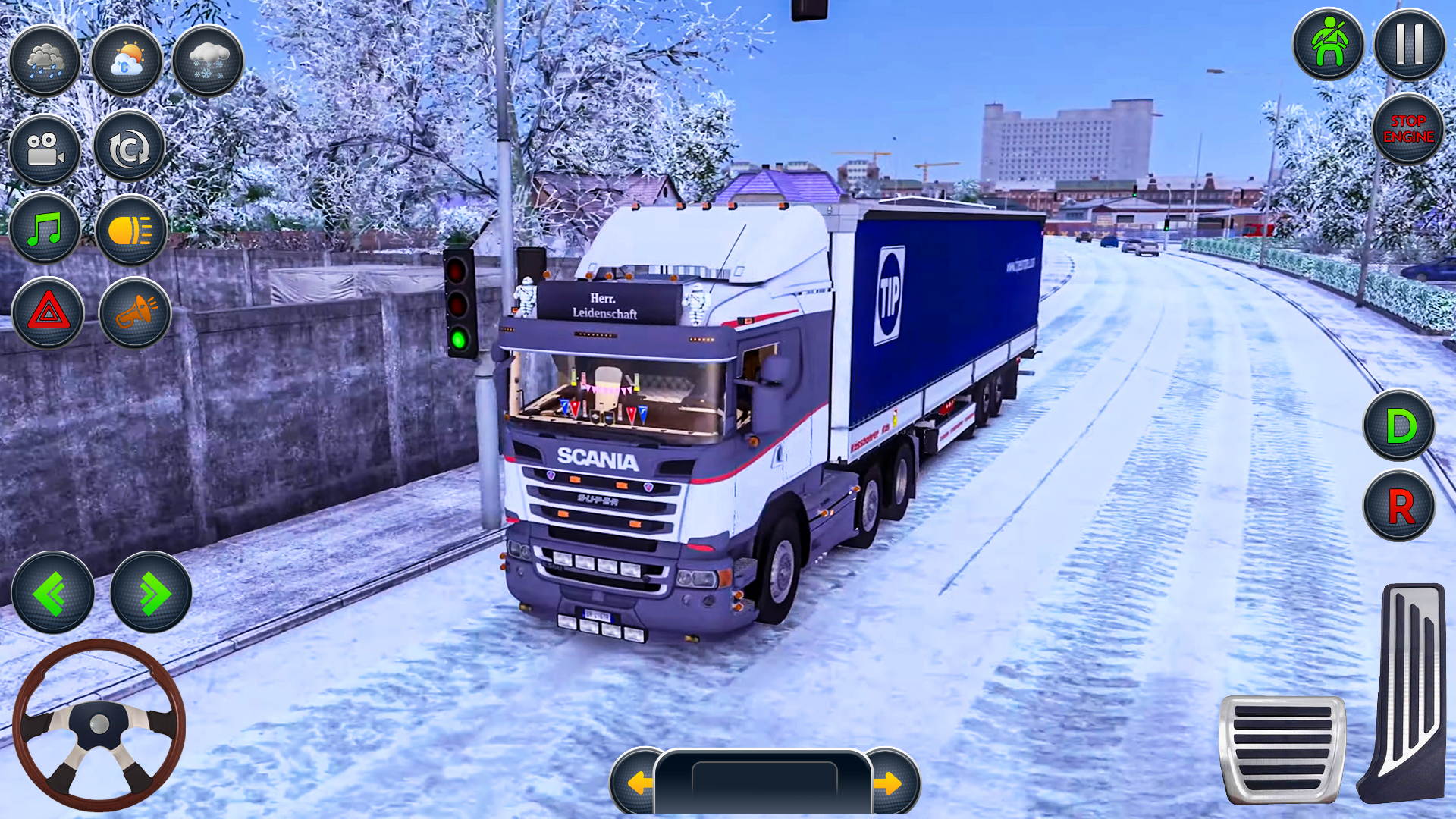Select the sunny weather icon
This screenshot has height=819, width=1456.
127,61
